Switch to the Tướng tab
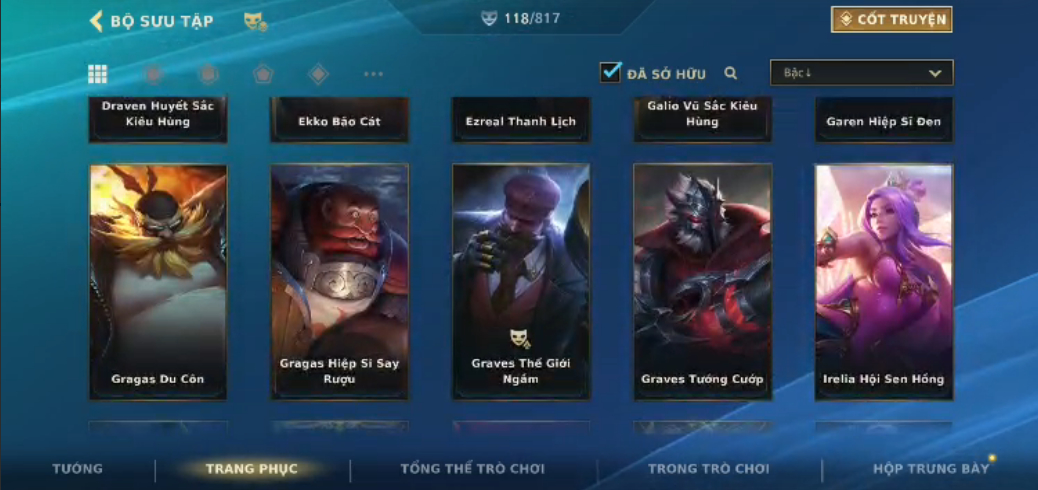 (77, 469)
